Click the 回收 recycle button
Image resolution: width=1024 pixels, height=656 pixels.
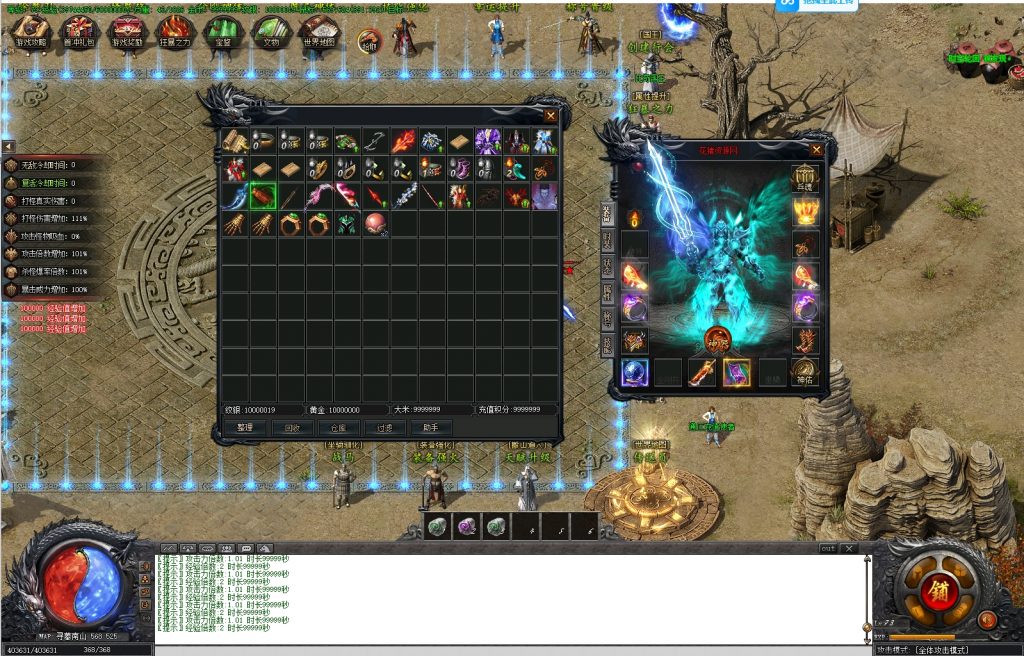point(292,427)
